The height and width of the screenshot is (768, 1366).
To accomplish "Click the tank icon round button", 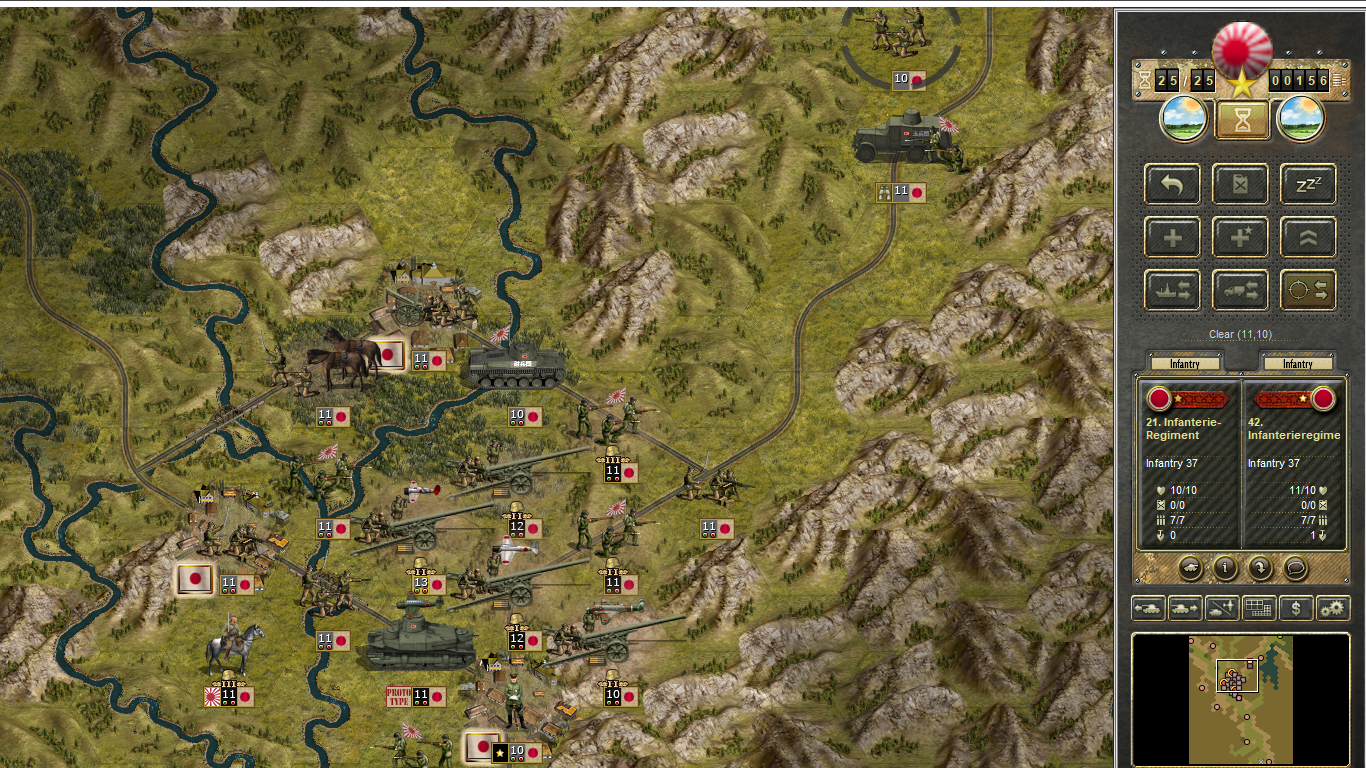I will [1190, 568].
